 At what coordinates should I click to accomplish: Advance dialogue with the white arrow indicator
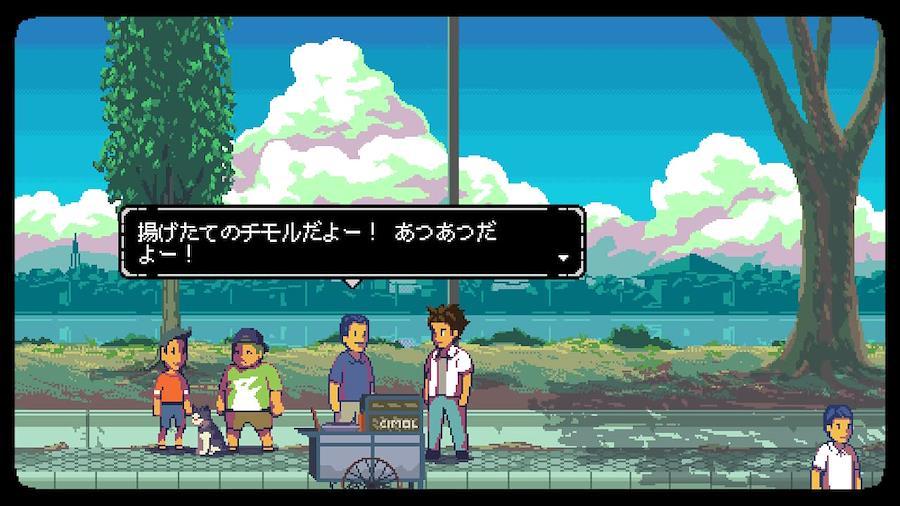coord(563,258)
